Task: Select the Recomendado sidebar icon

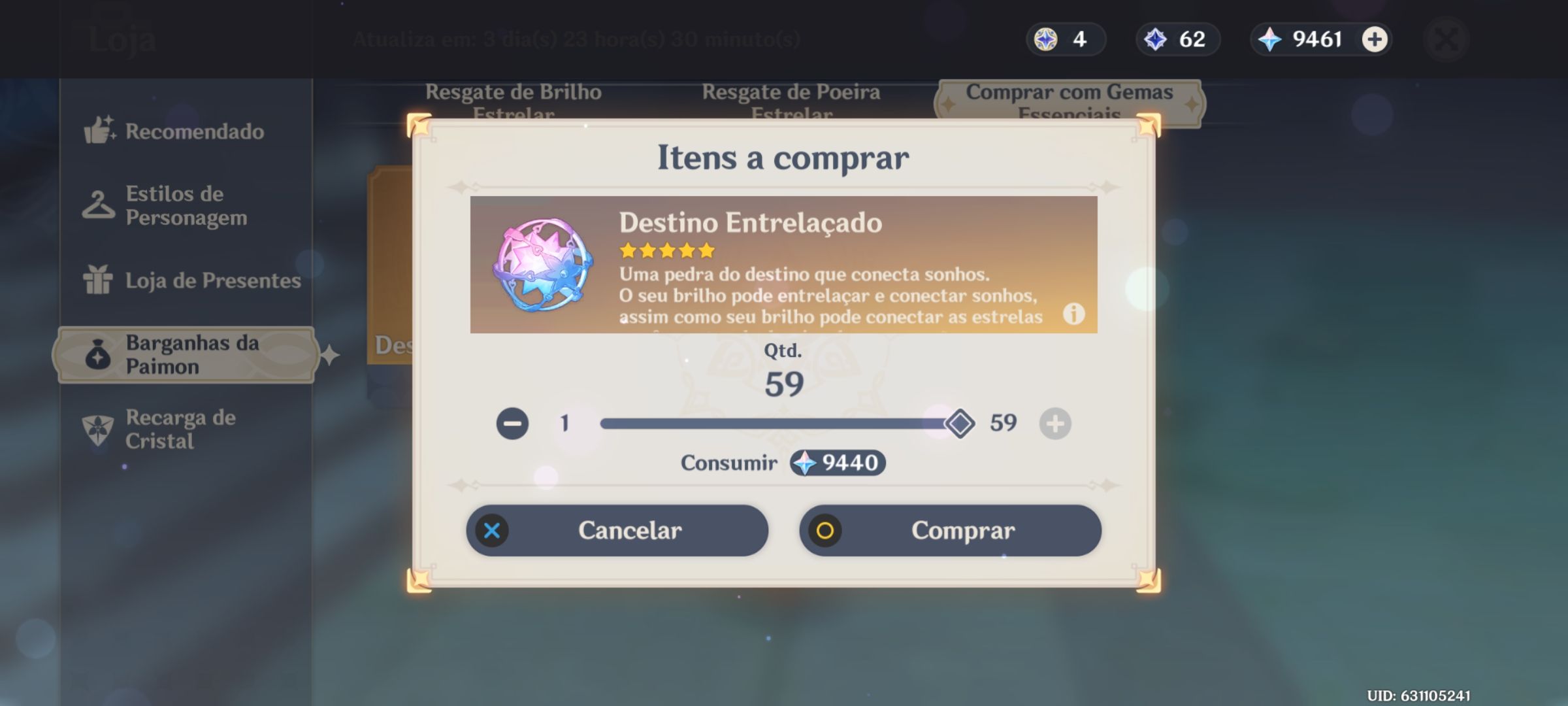Action: coord(99,131)
